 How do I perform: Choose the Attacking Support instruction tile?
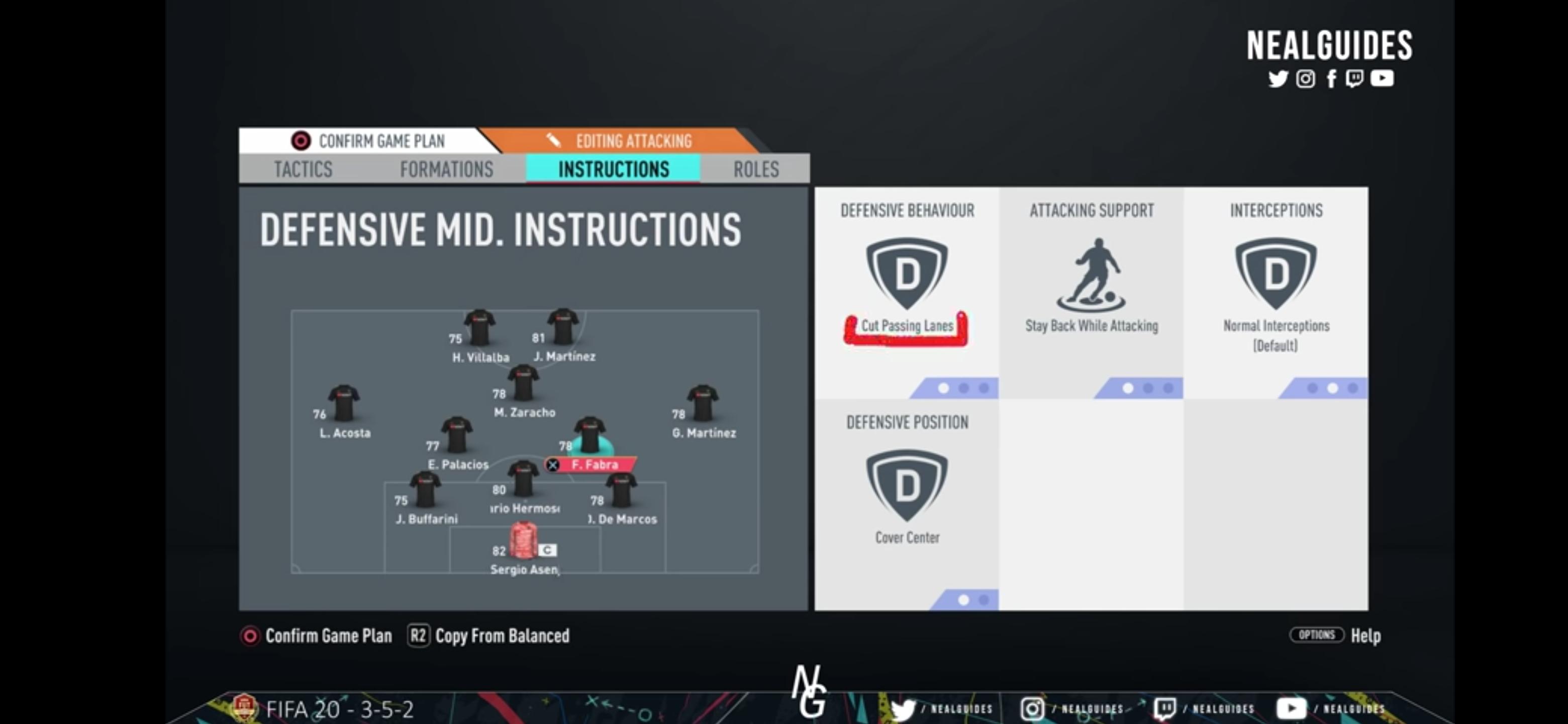tap(1091, 291)
